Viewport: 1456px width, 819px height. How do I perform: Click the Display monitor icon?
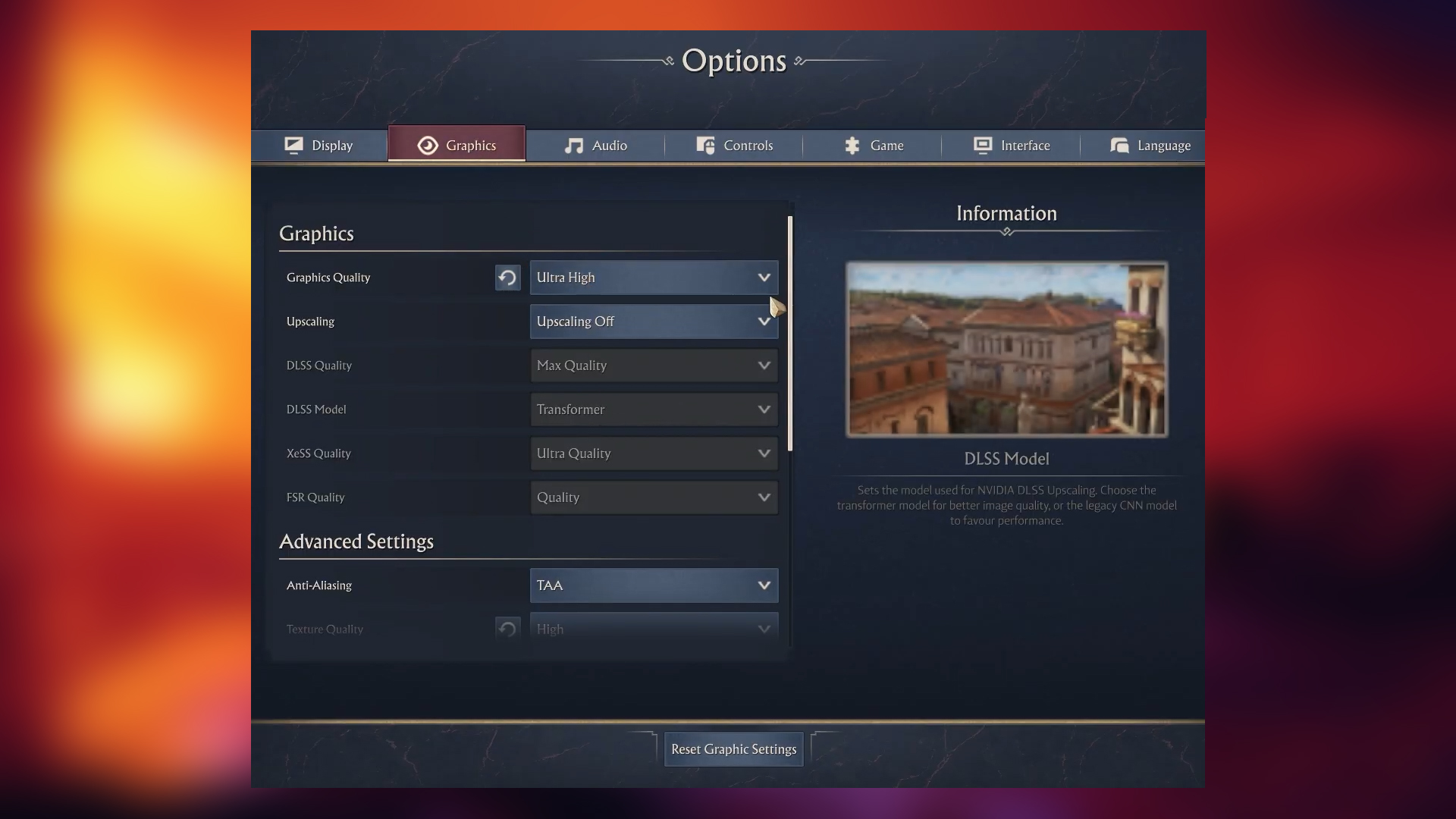293,145
